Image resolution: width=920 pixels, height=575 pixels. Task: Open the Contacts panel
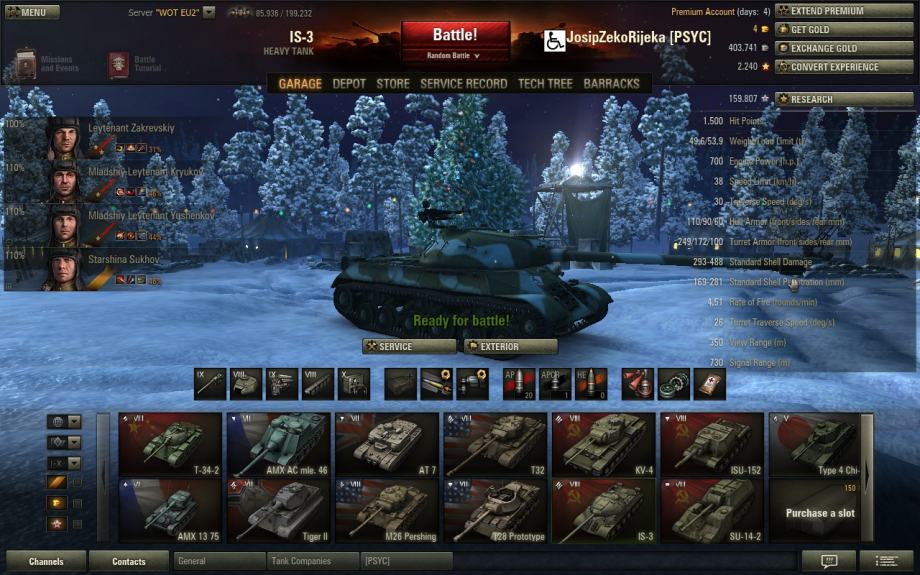point(128,562)
